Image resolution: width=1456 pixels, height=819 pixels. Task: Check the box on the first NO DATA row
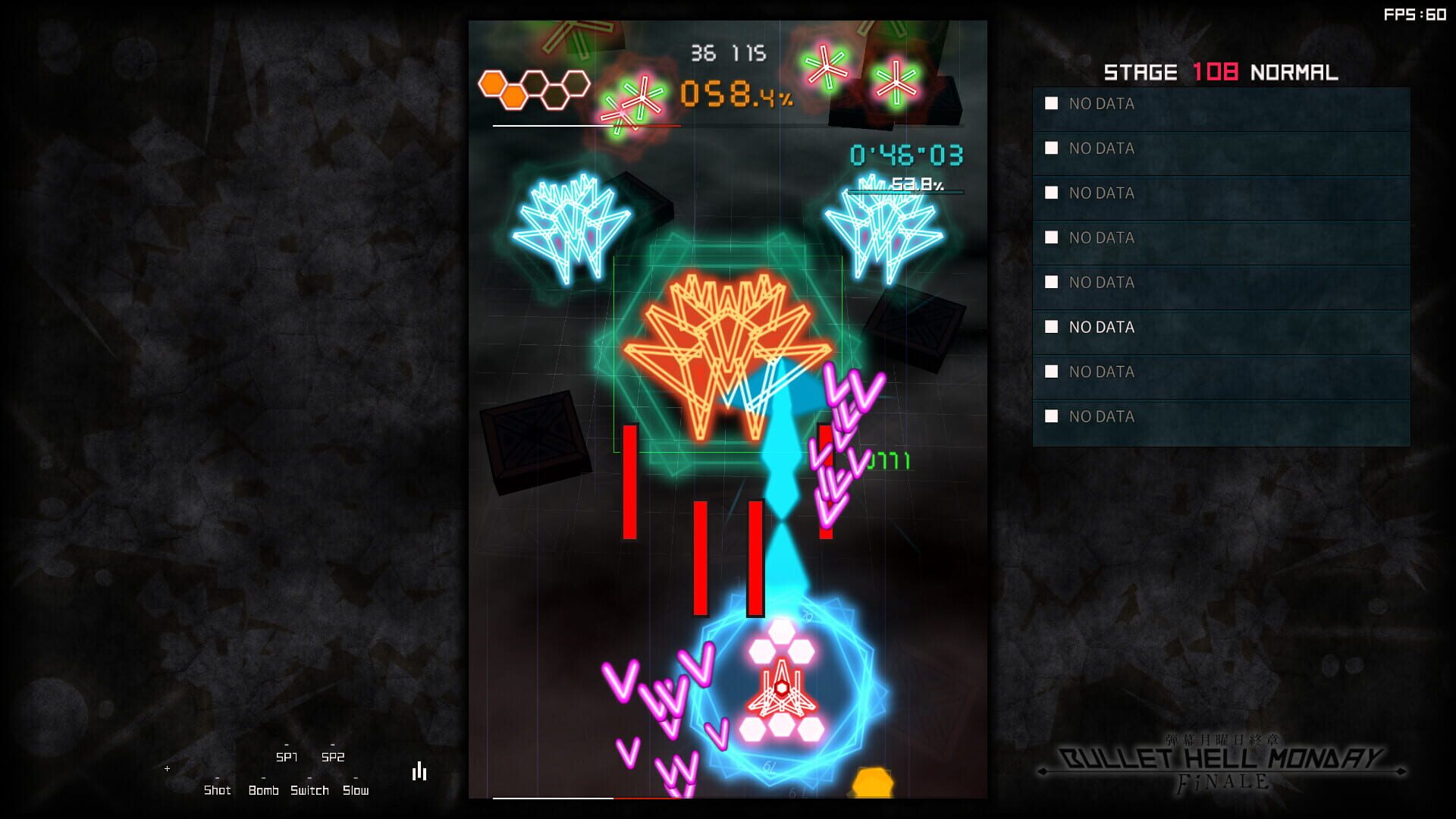click(1050, 104)
